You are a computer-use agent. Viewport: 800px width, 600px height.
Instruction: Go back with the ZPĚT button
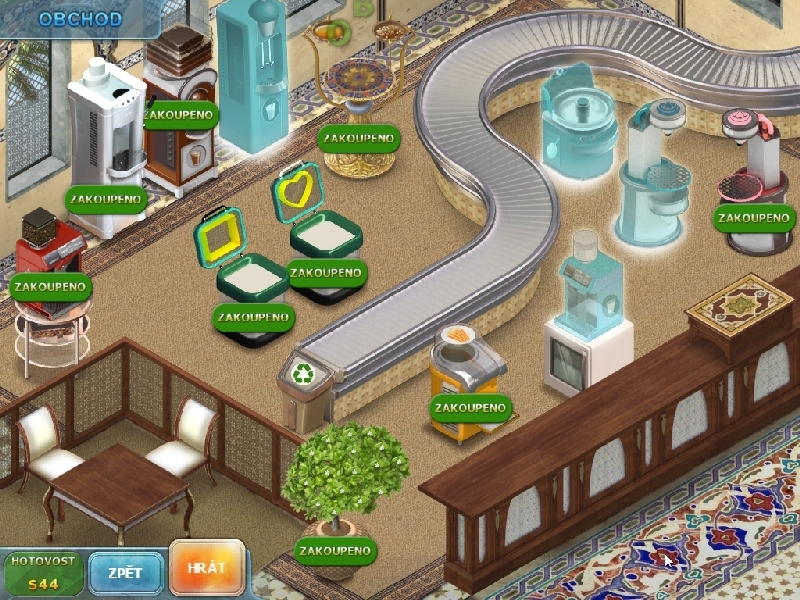(x=126, y=573)
